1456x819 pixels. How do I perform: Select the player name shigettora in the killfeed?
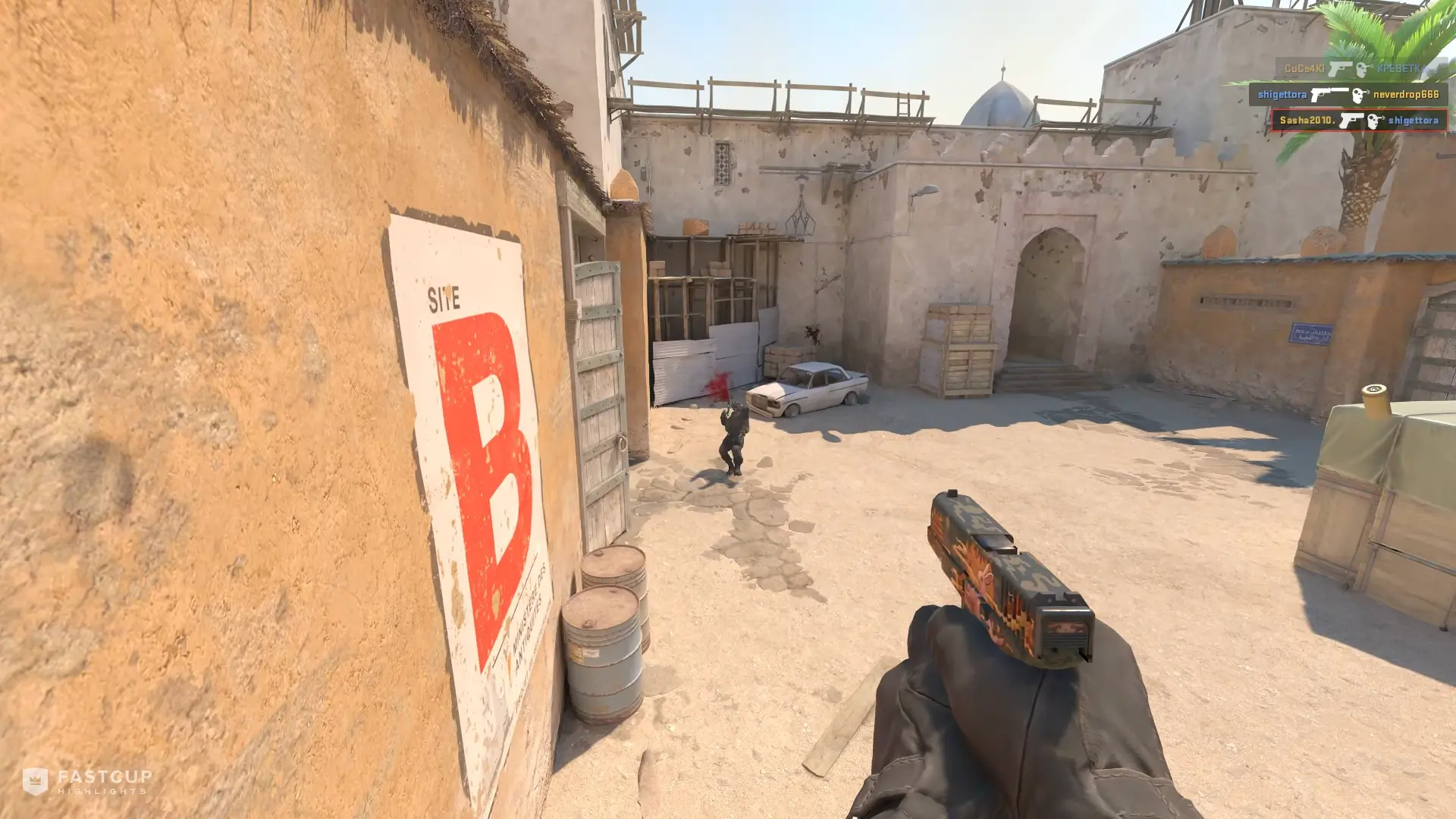pos(1282,94)
